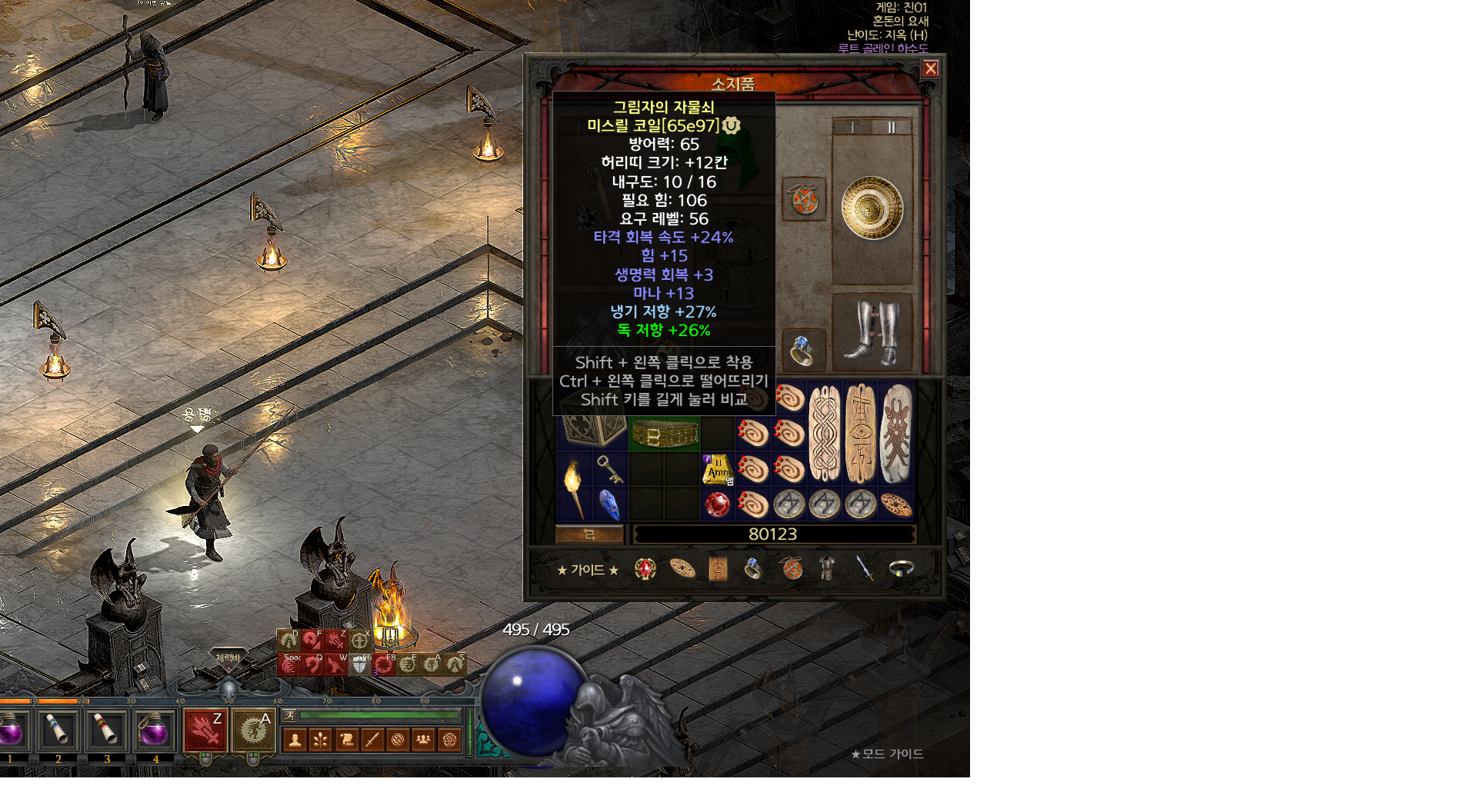Switch to weapon set II tab
Viewport: 1477px width, 812px height.
(892, 127)
